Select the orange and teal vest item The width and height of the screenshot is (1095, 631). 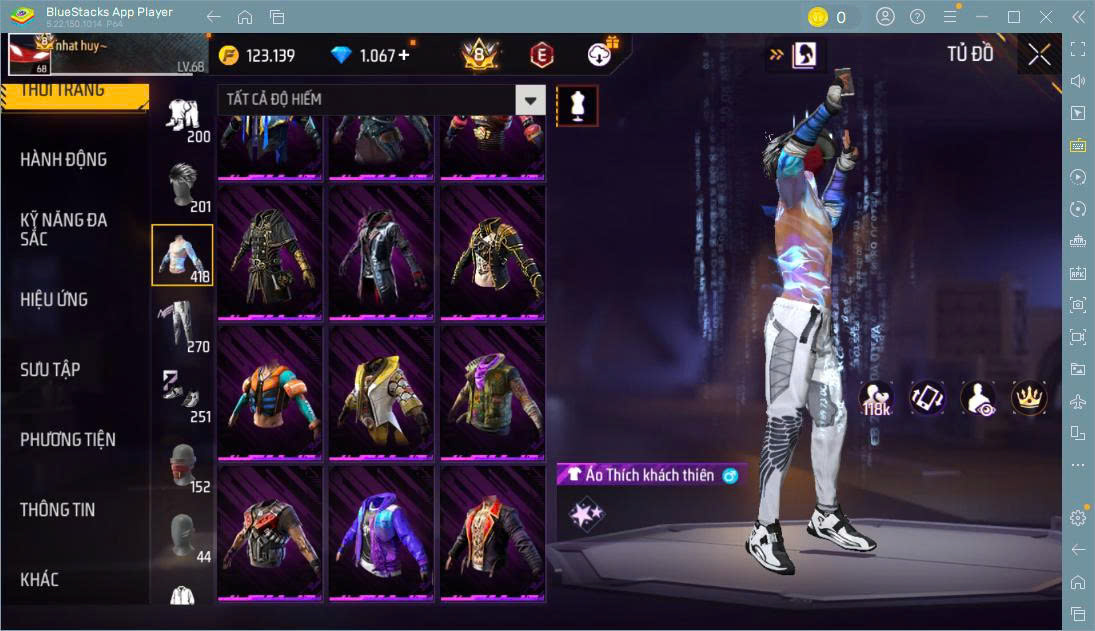(270, 392)
